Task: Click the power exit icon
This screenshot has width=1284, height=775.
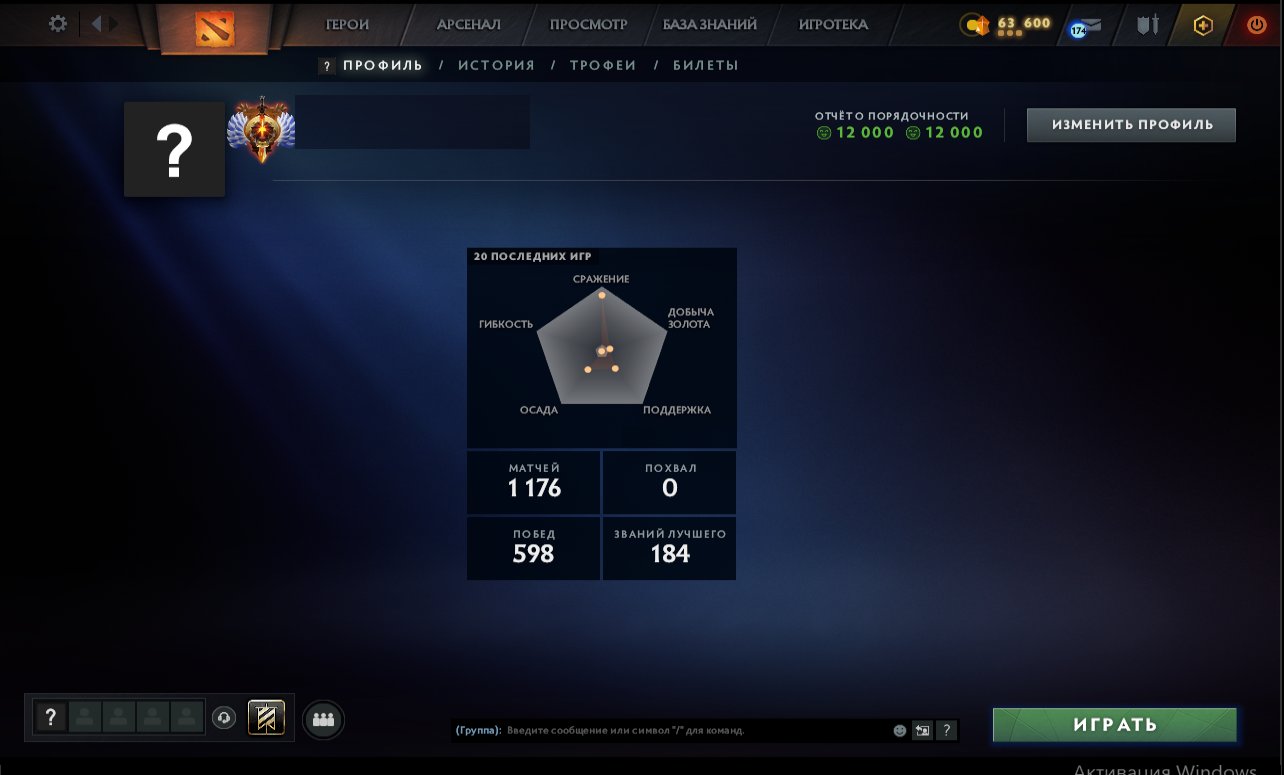Action: 1256,25
